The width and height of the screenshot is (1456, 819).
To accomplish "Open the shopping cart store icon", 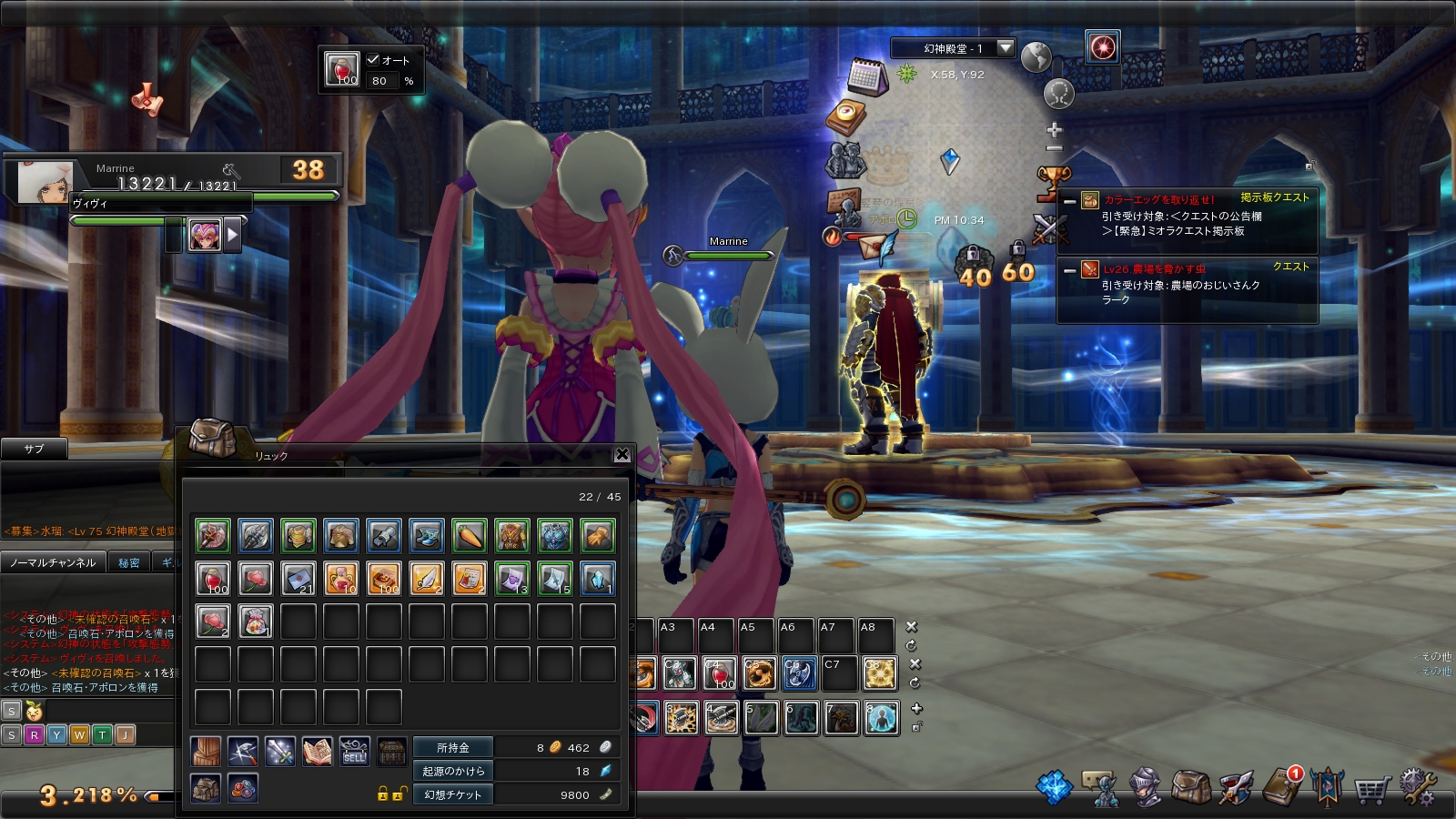I will (x=1371, y=789).
